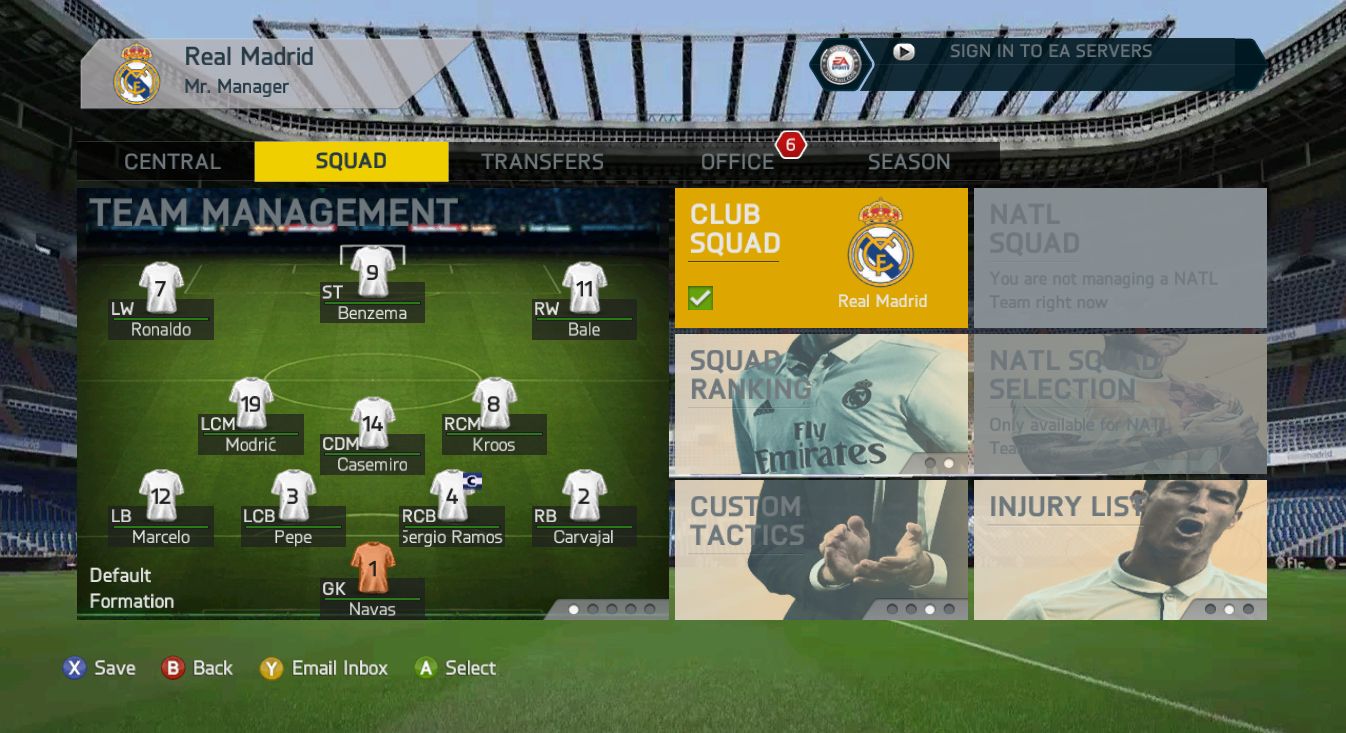The width and height of the screenshot is (1346, 733).
Task: Switch to the Central tab
Action: click(x=172, y=162)
